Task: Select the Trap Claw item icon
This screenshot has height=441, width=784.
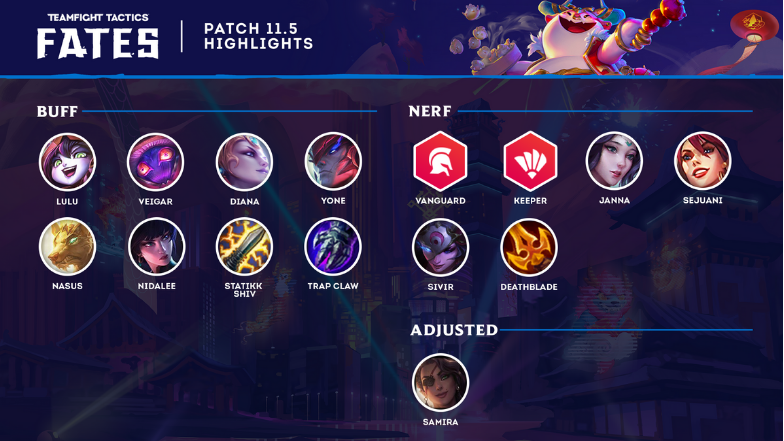Action: pos(333,247)
